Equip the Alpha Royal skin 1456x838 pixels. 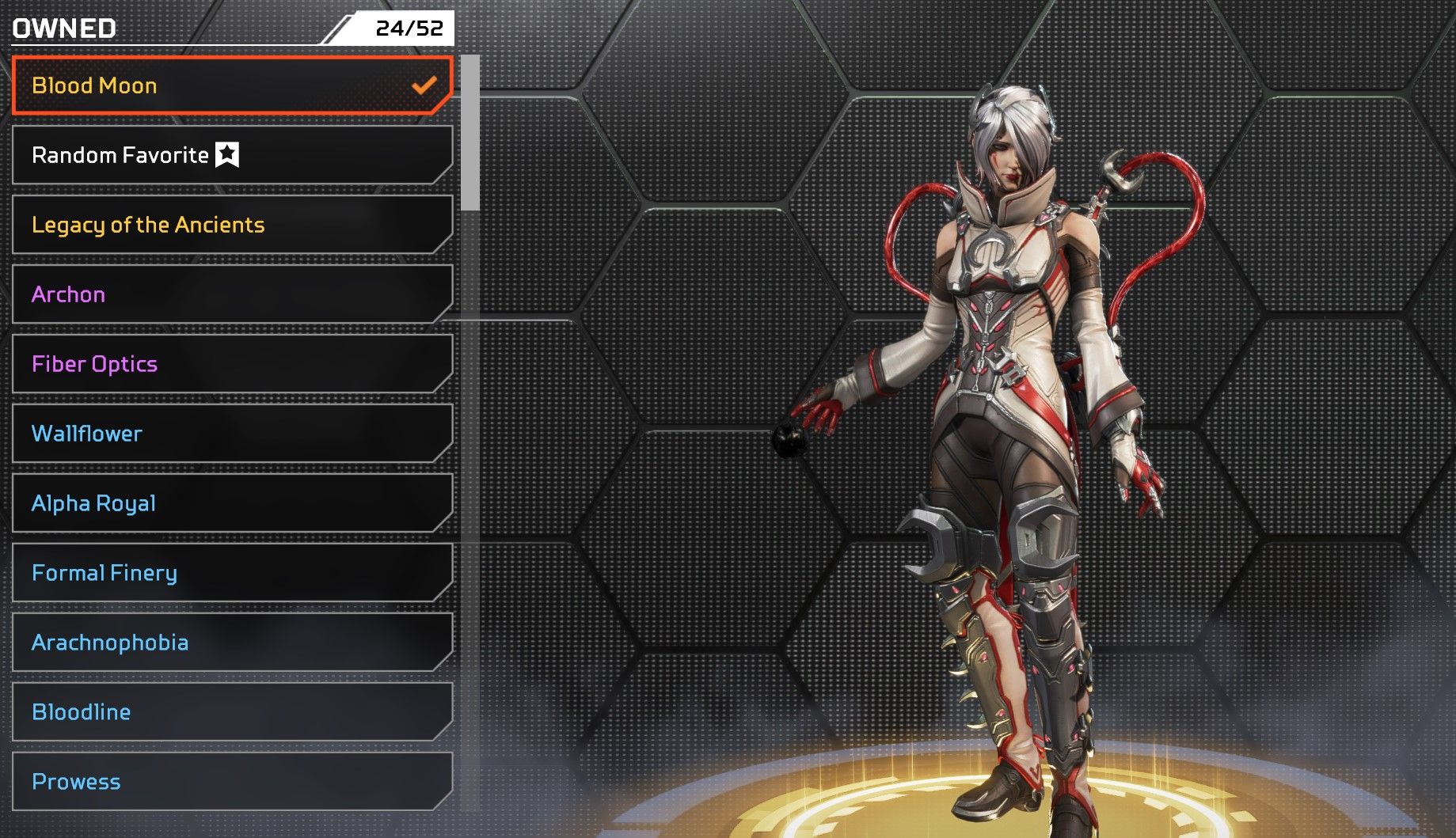click(231, 503)
